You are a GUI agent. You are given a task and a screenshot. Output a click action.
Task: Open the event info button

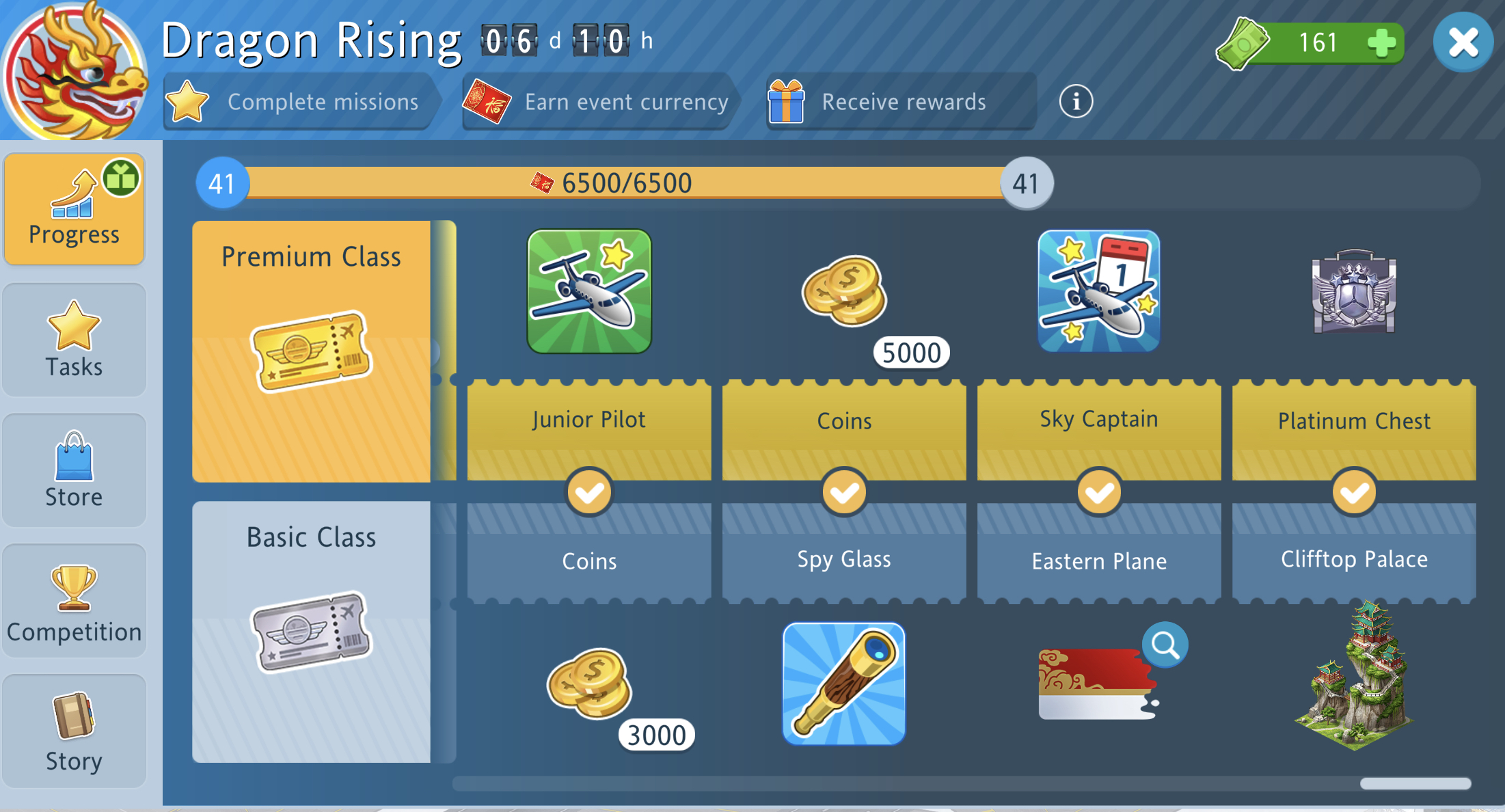tap(1076, 102)
